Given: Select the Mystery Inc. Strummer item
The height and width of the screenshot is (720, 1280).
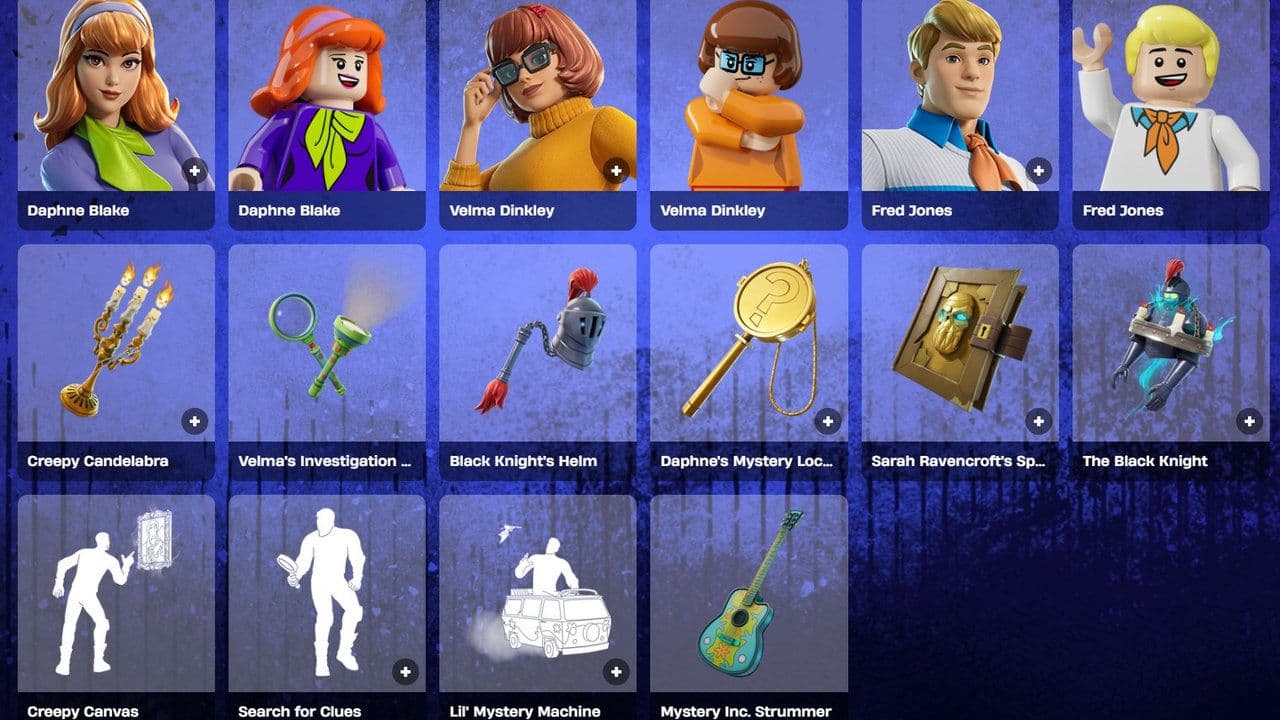Looking at the screenshot, I should click(748, 590).
